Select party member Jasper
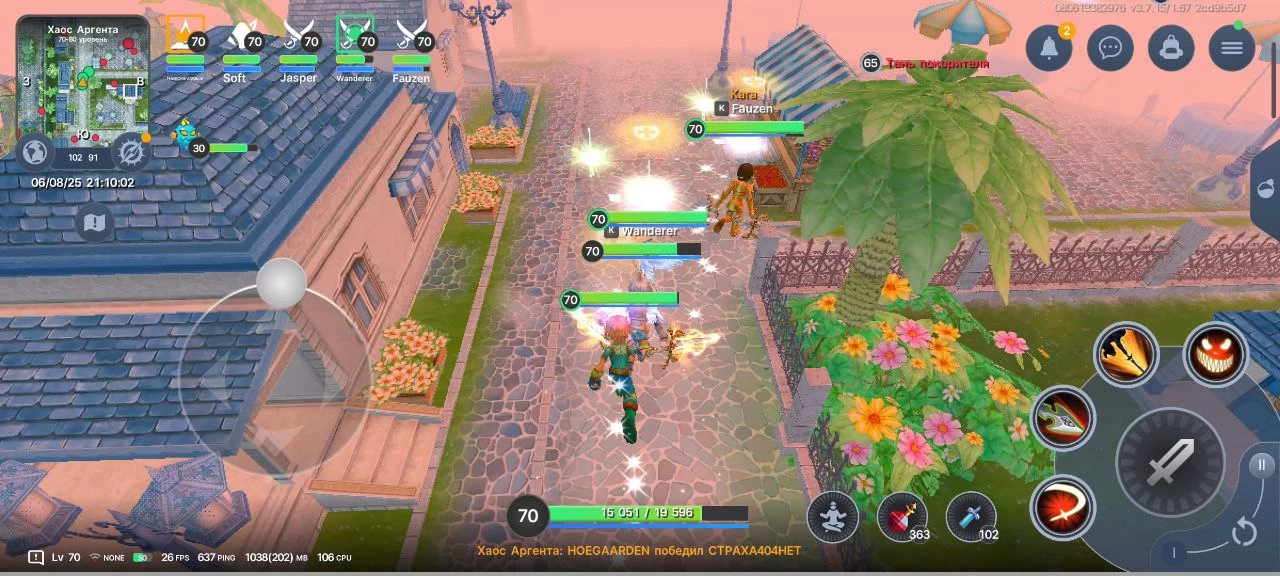This screenshot has width=1280, height=576. pyautogui.click(x=298, y=48)
